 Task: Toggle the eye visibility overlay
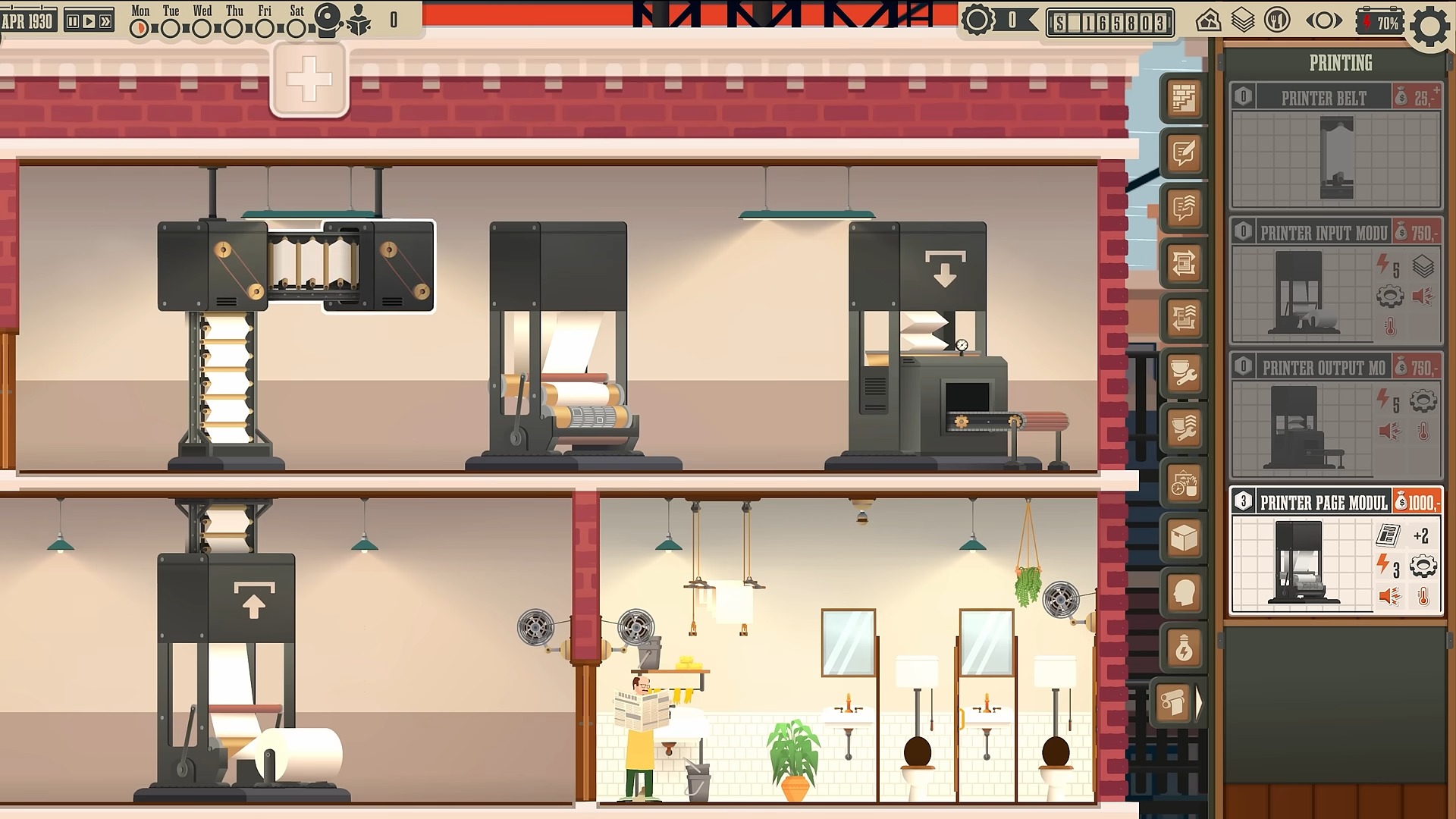pos(1323,22)
